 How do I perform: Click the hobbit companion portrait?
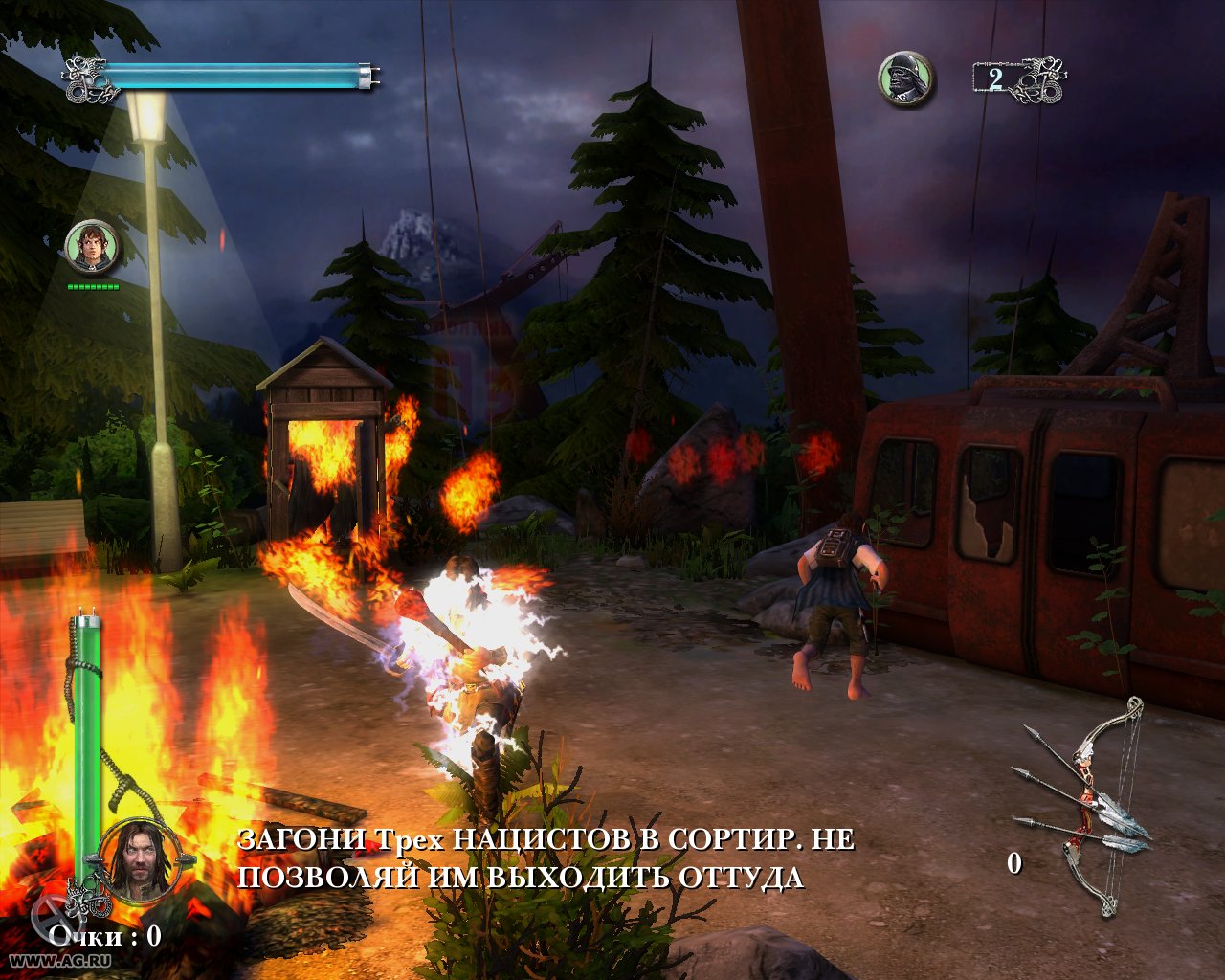(x=93, y=246)
